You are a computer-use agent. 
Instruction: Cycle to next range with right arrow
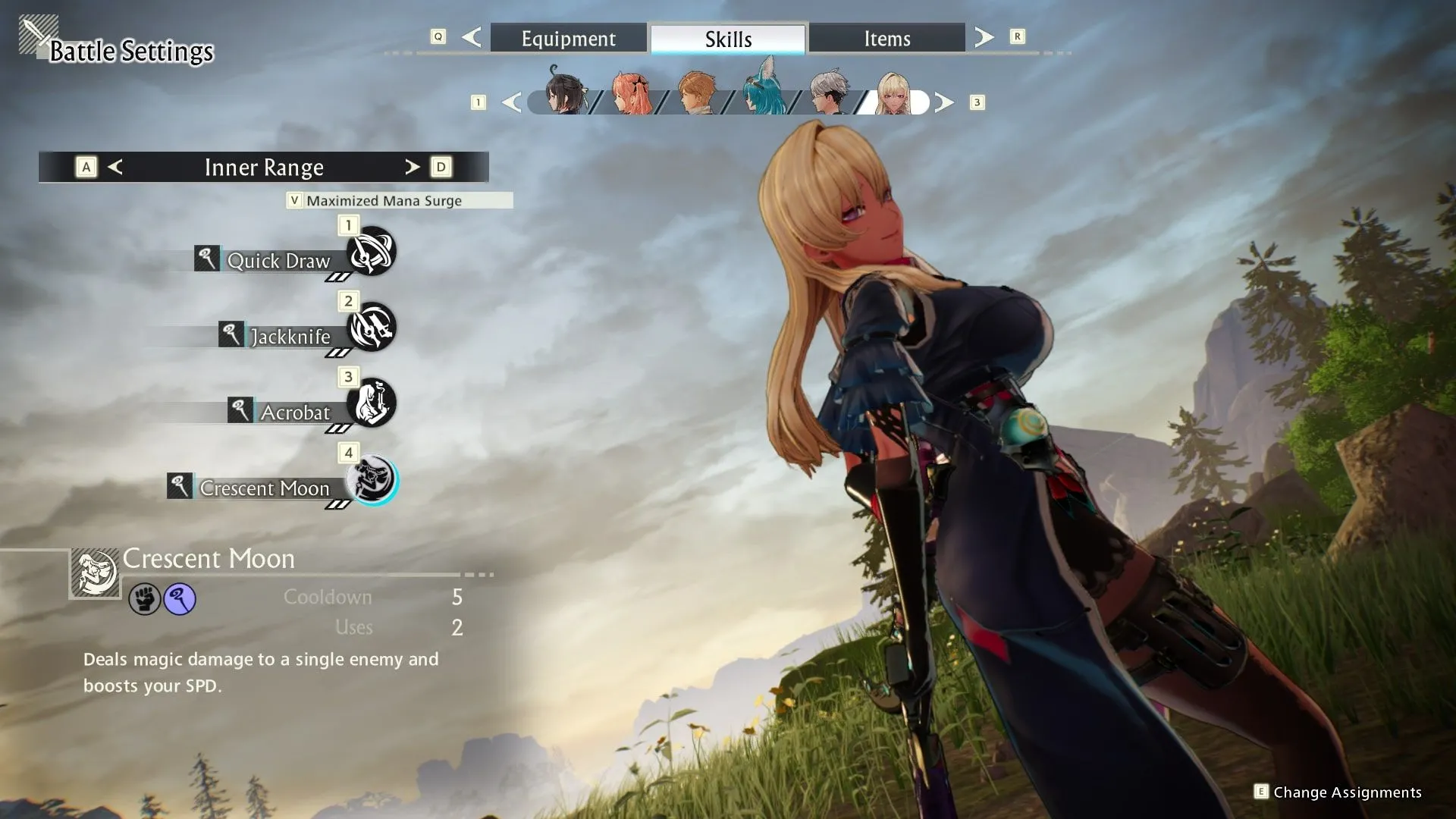(412, 167)
